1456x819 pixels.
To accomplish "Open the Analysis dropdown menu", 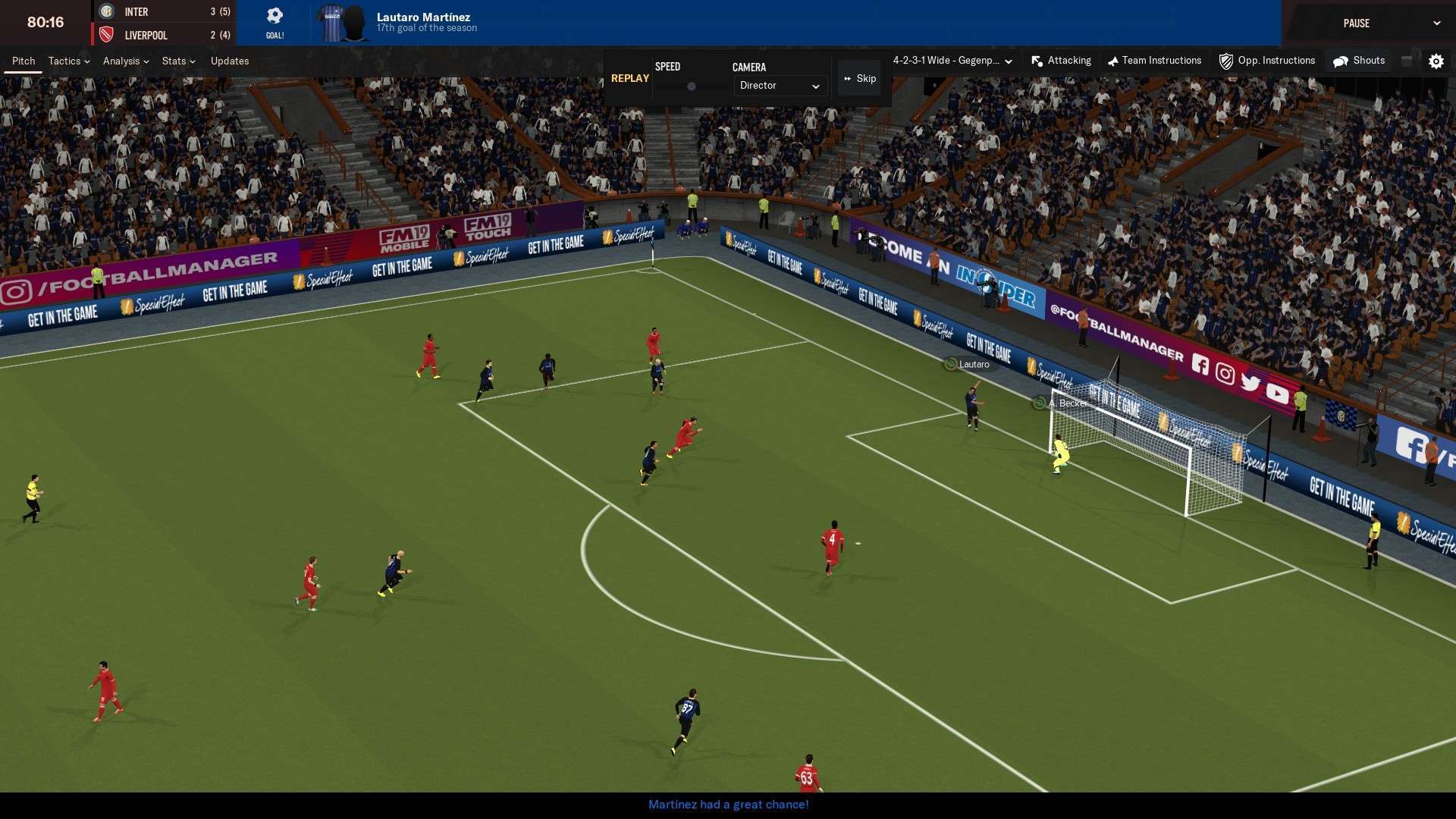I will coord(125,61).
